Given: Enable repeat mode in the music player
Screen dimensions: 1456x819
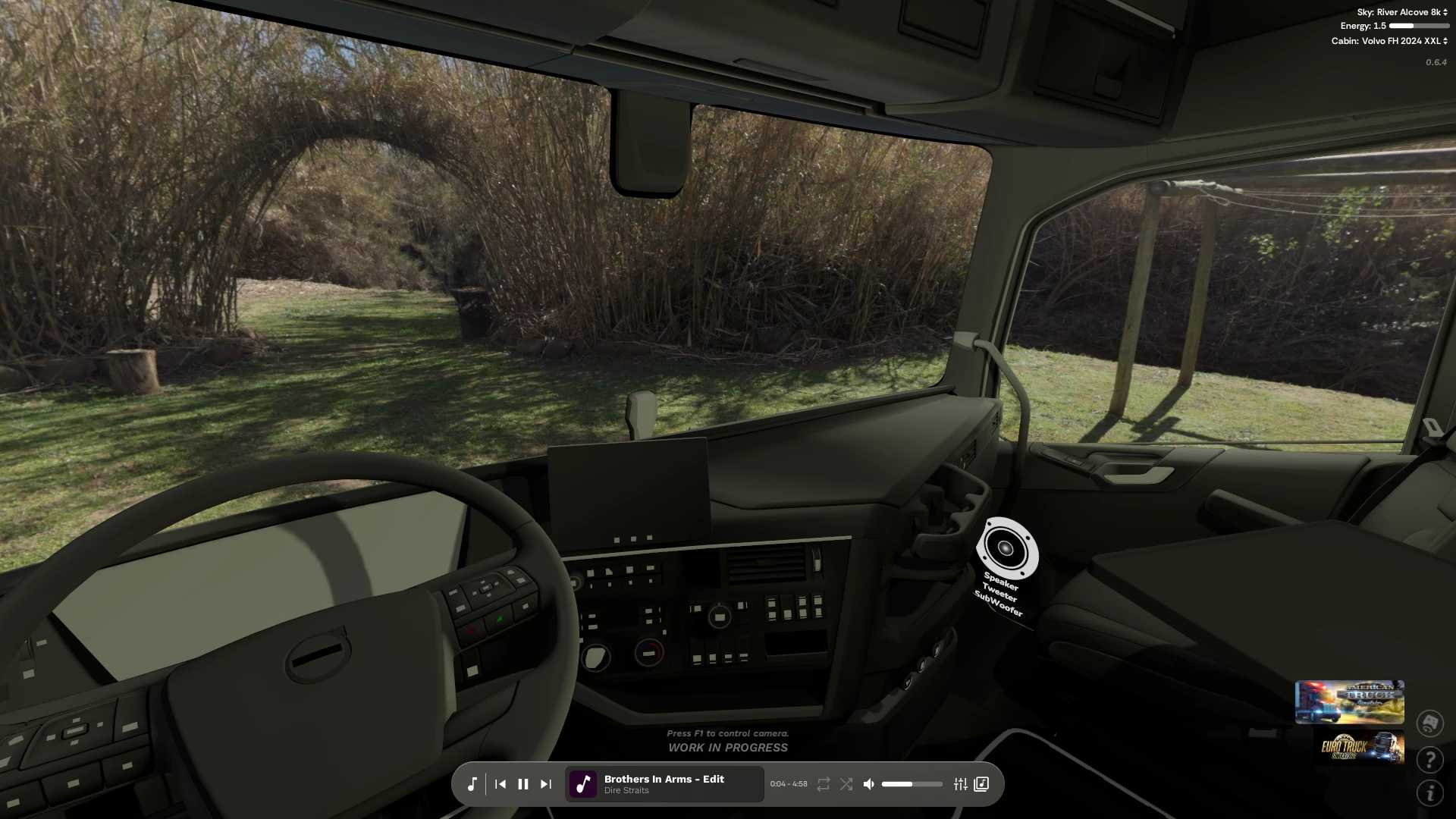Looking at the screenshot, I should (823, 784).
